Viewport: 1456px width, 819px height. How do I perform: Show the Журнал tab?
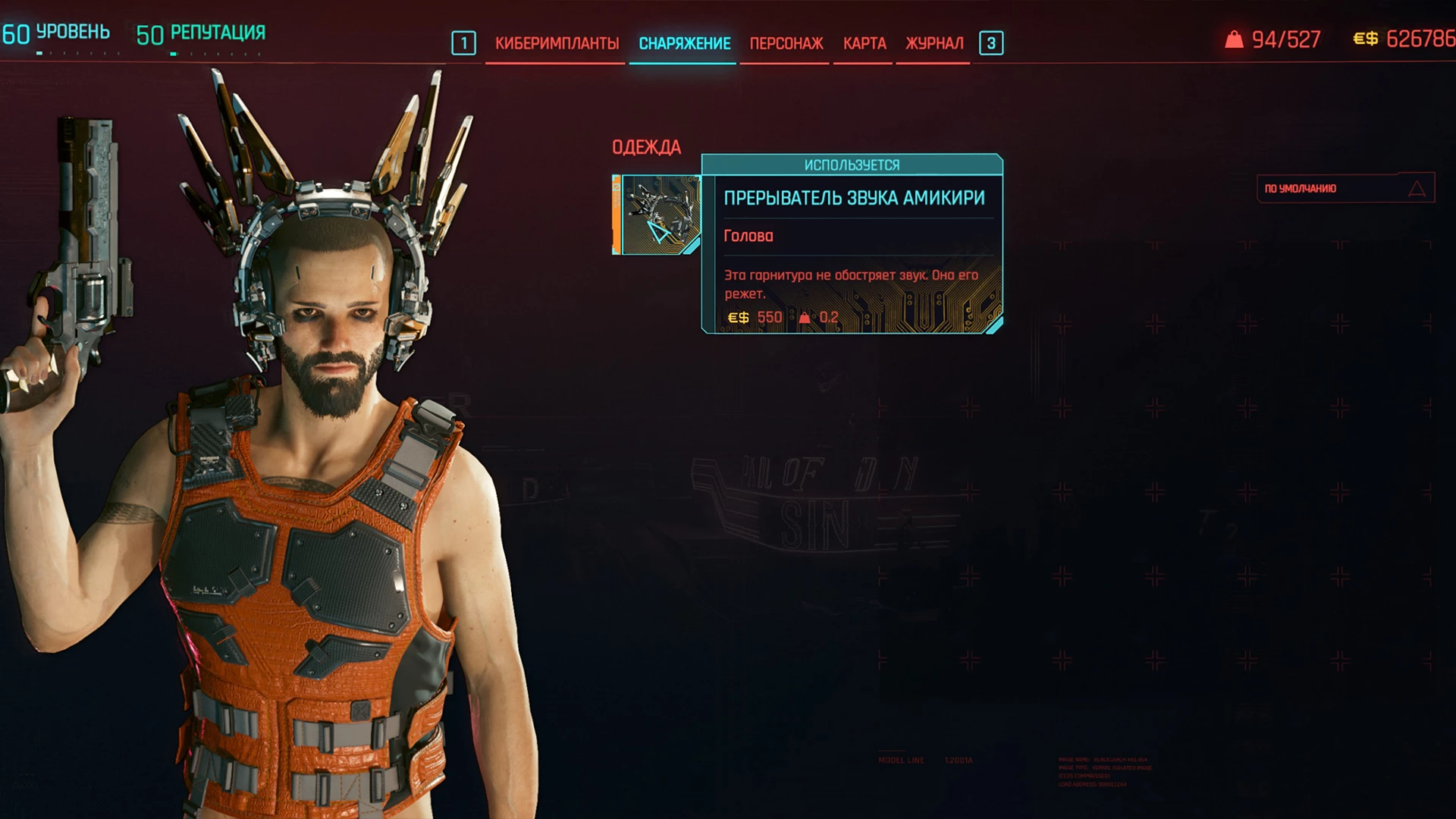pyautogui.click(x=934, y=43)
